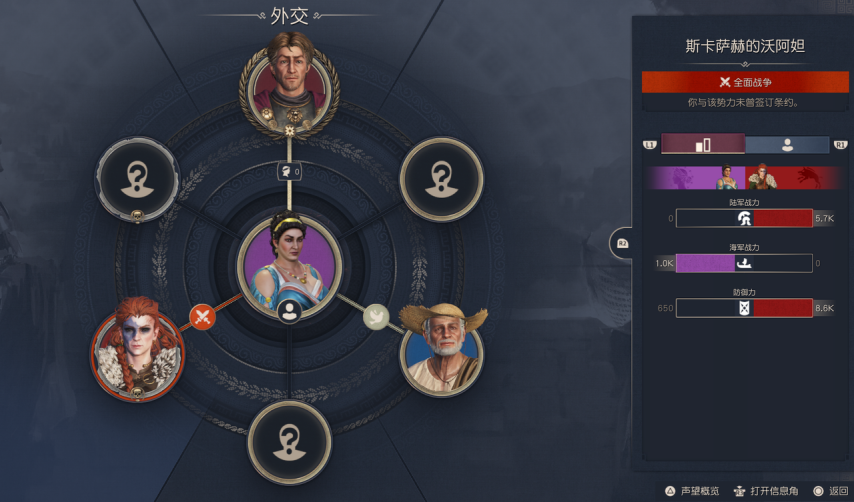Switch to the person silhouette tab
This screenshot has height=502, width=854.
click(x=787, y=145)
